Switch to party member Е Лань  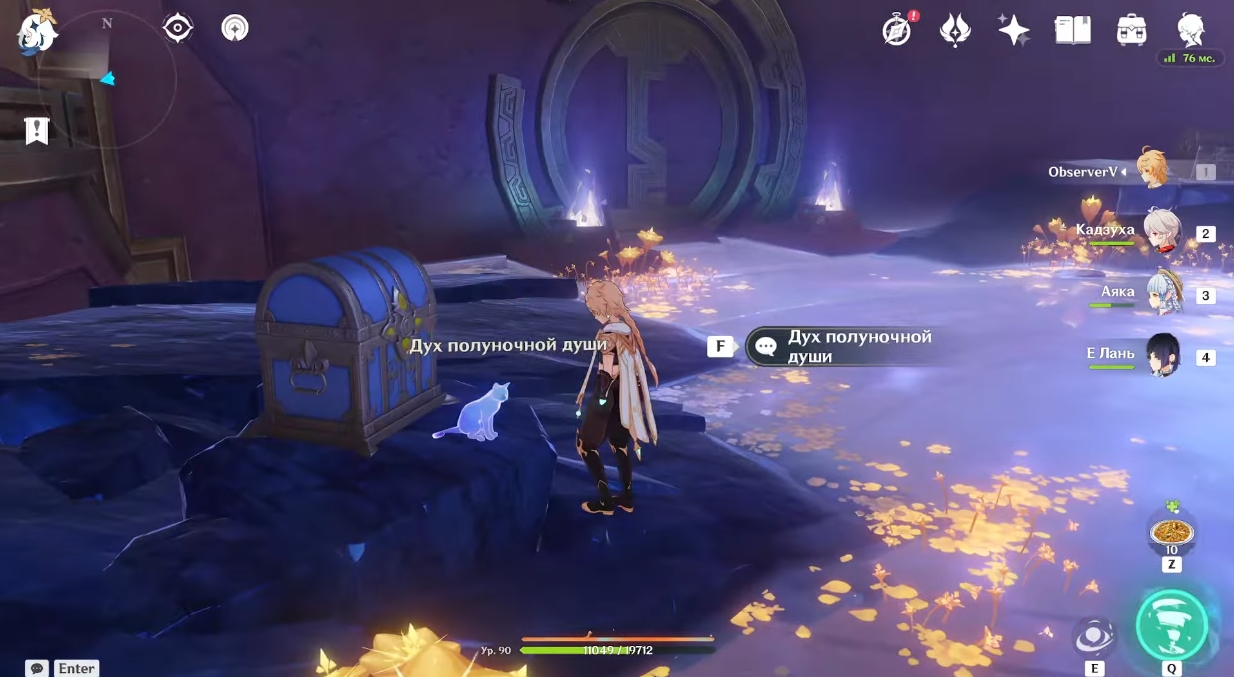(x=1162, y=356)
